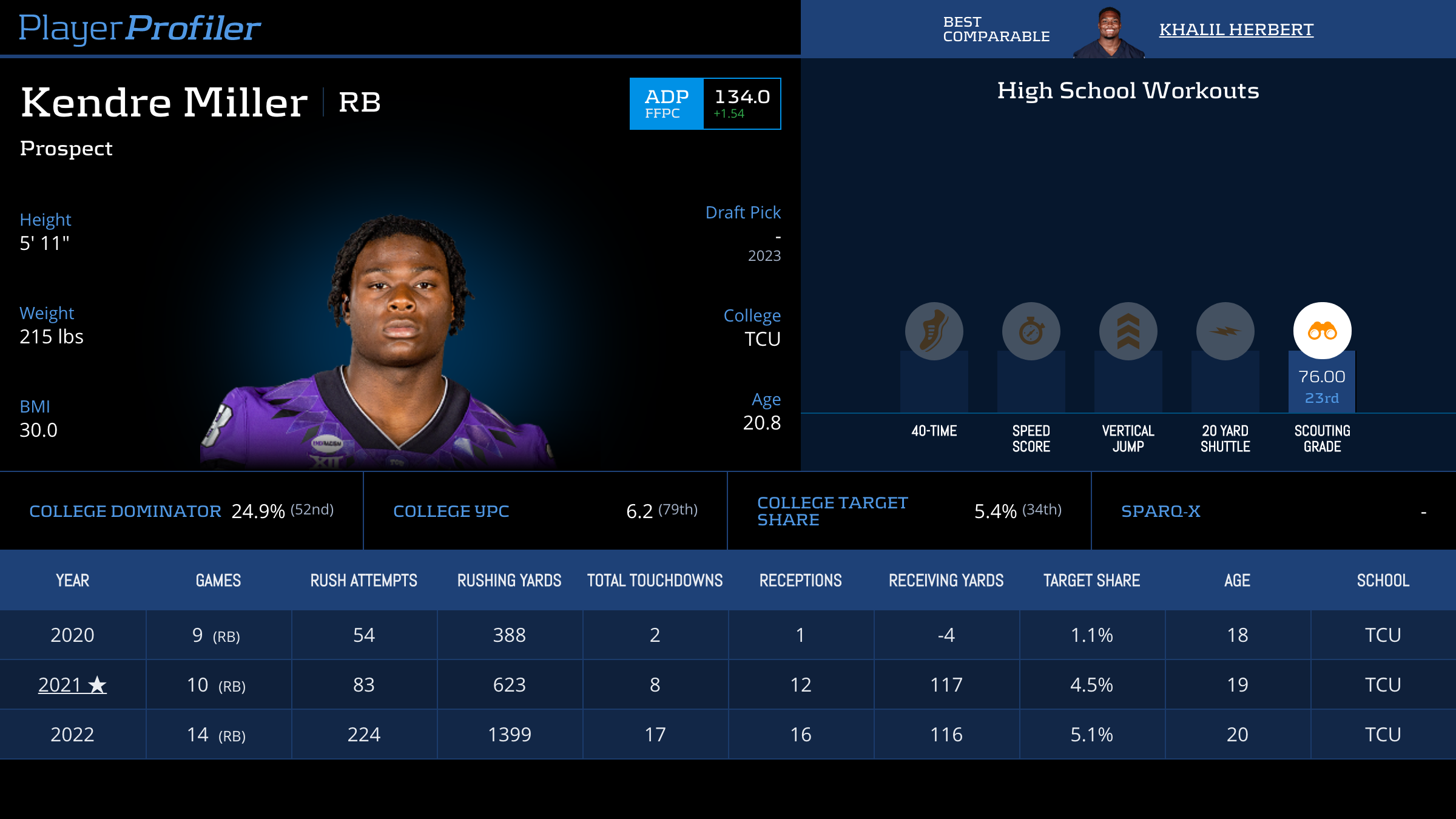Select the SPARQ-x metric label
The height and width of the screenshot is (819, 1456).
[1161, 511]
